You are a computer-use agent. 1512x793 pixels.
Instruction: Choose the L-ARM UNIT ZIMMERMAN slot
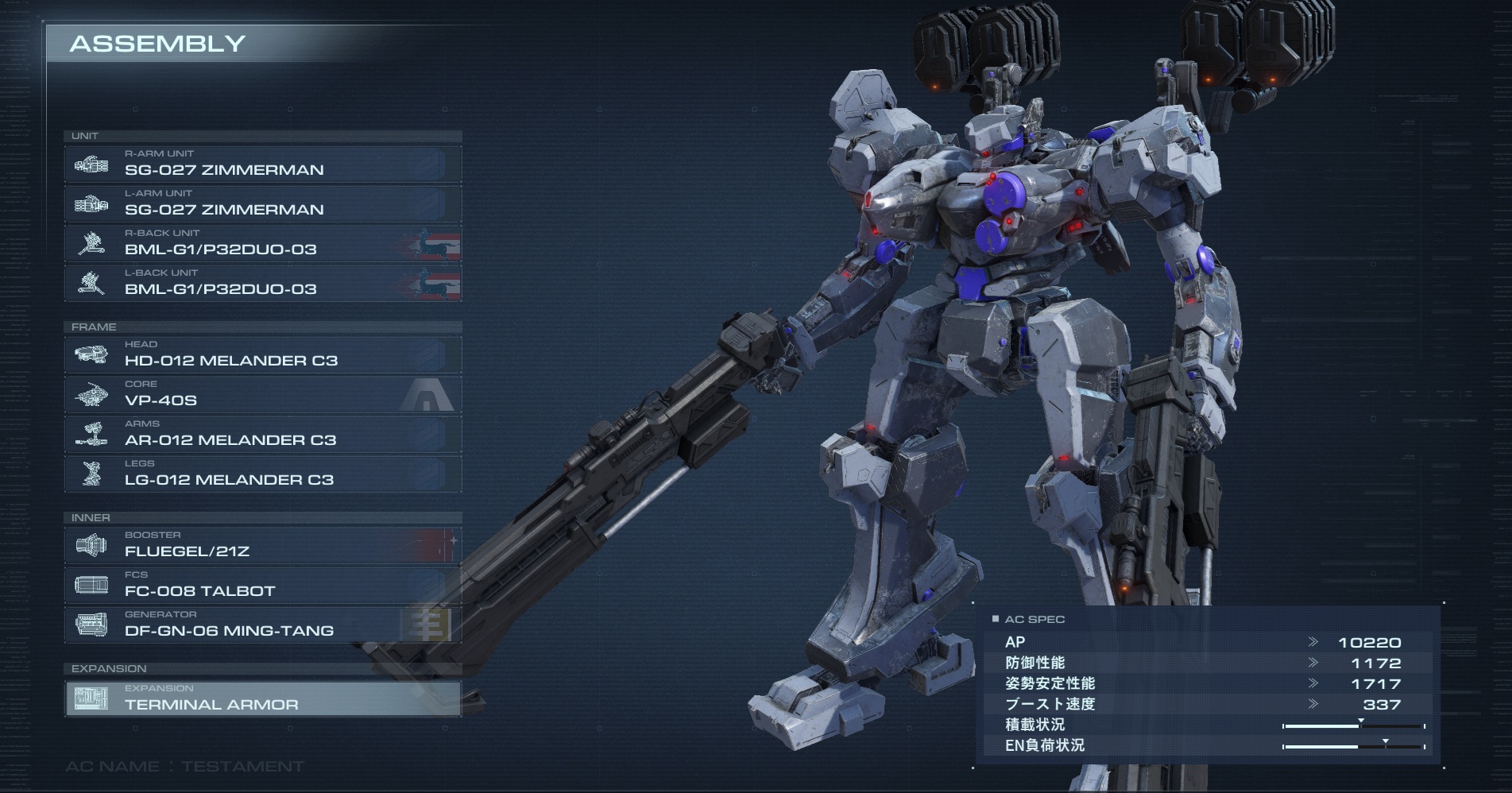262,204
